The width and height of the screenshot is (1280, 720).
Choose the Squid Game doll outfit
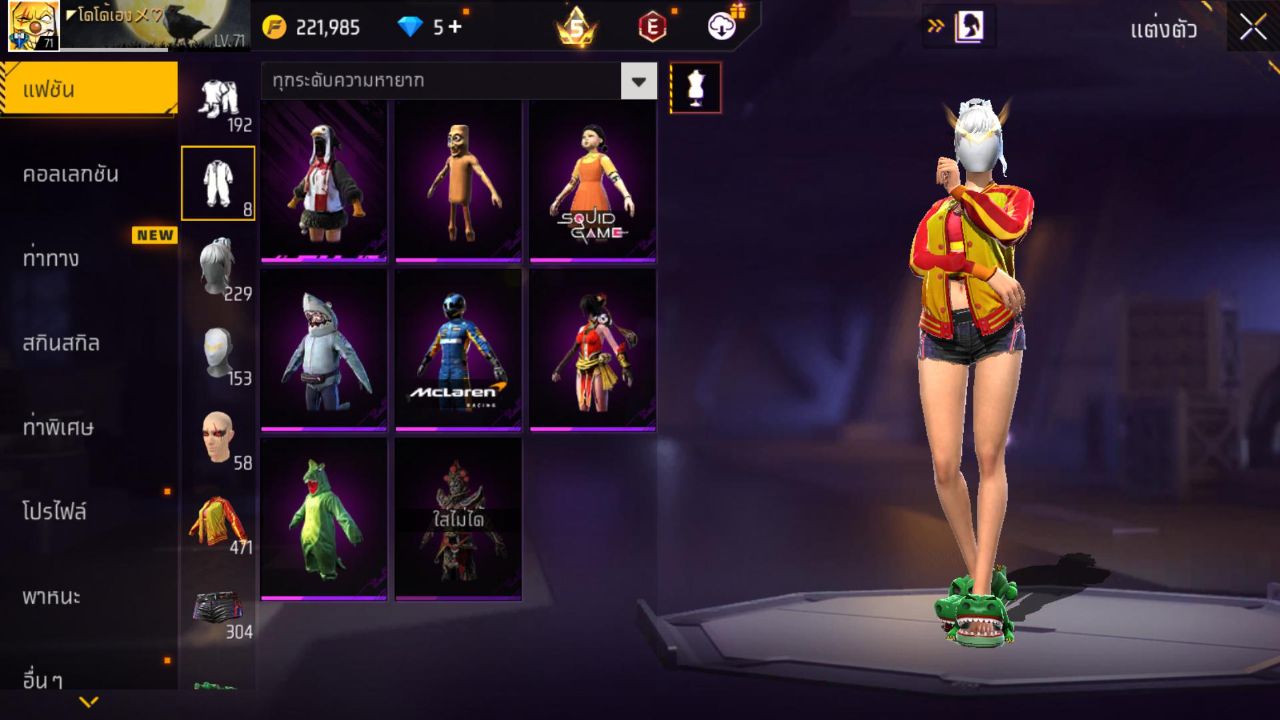point(593,181)
